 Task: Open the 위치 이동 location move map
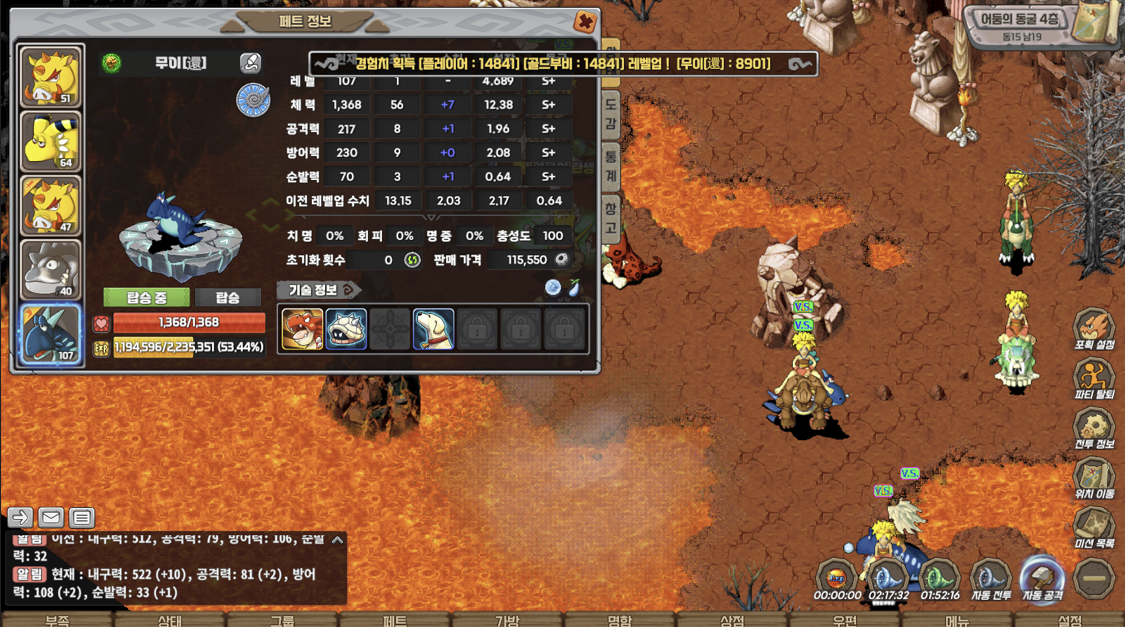[1094, 479]
